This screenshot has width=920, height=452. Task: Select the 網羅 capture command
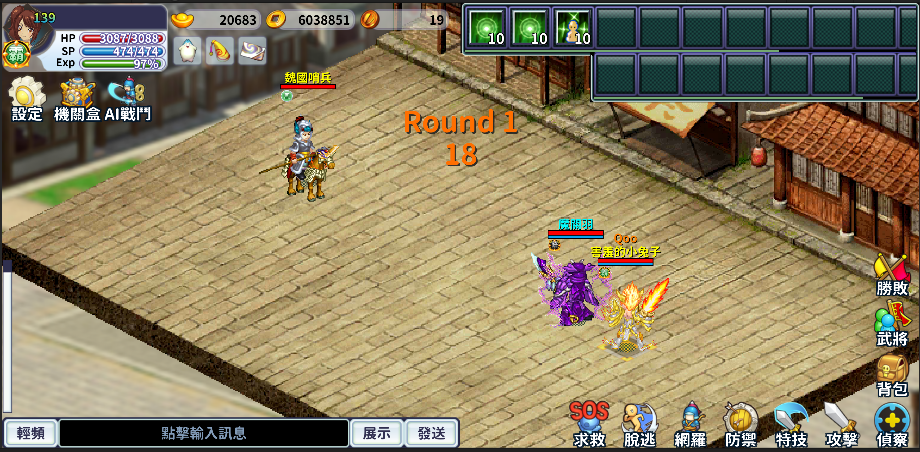[690, 424]
